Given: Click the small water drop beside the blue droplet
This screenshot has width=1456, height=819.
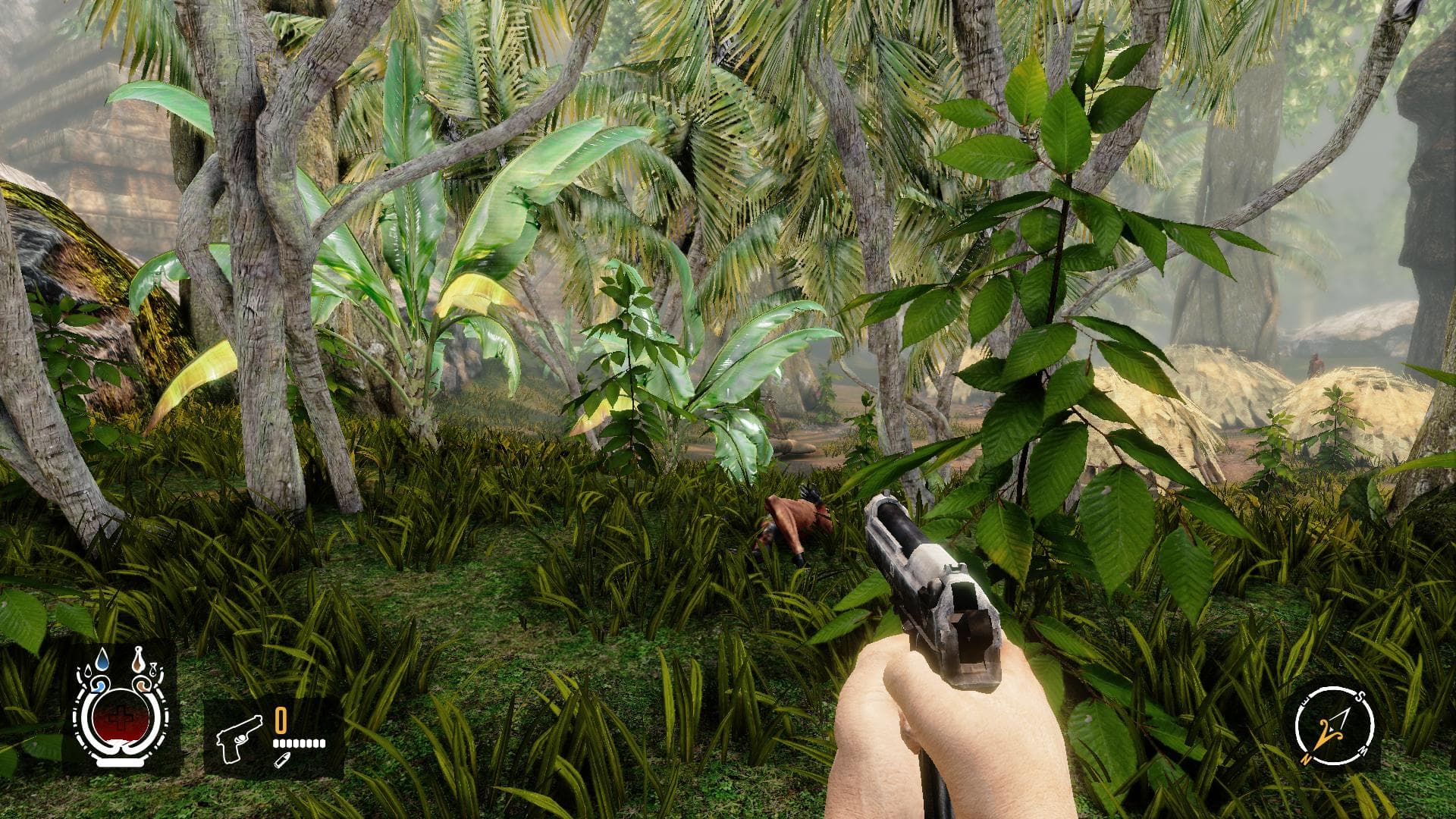Looking at the screenshot, I should coord(88,670).
